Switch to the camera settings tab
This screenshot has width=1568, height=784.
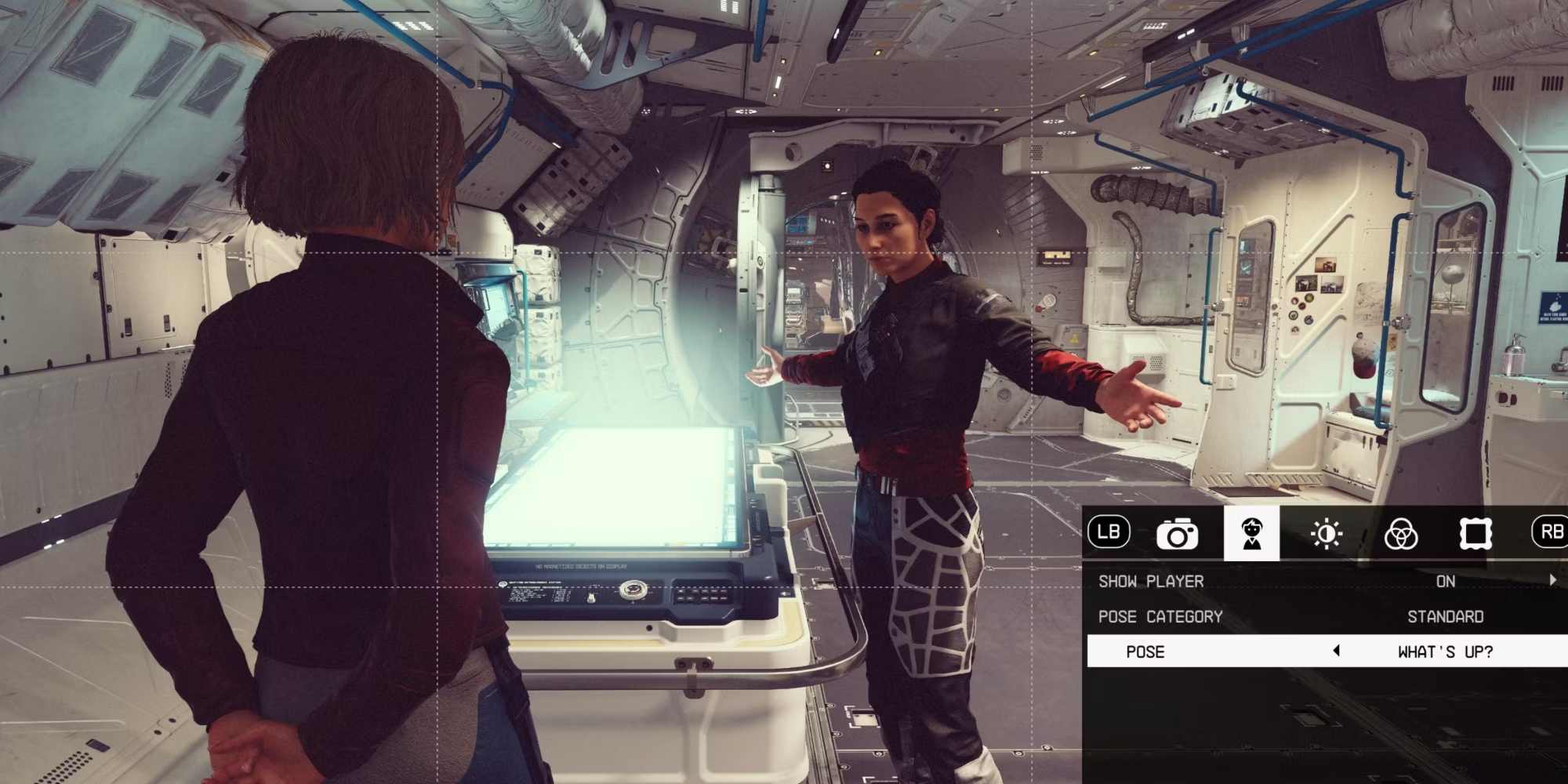coord(1177,535)
